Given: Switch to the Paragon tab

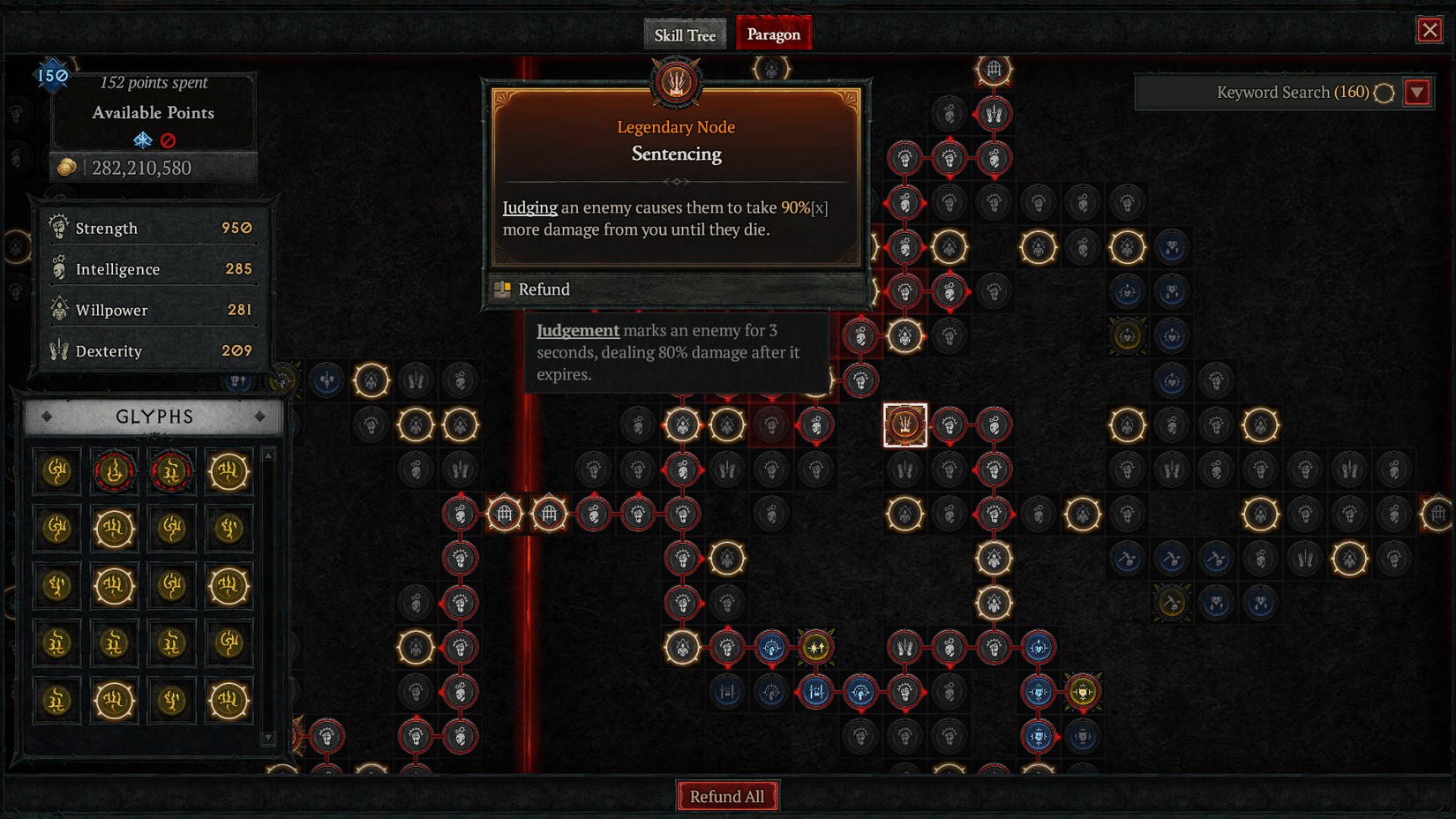Looking at the screenshot, I should click(x=773, y=34).
